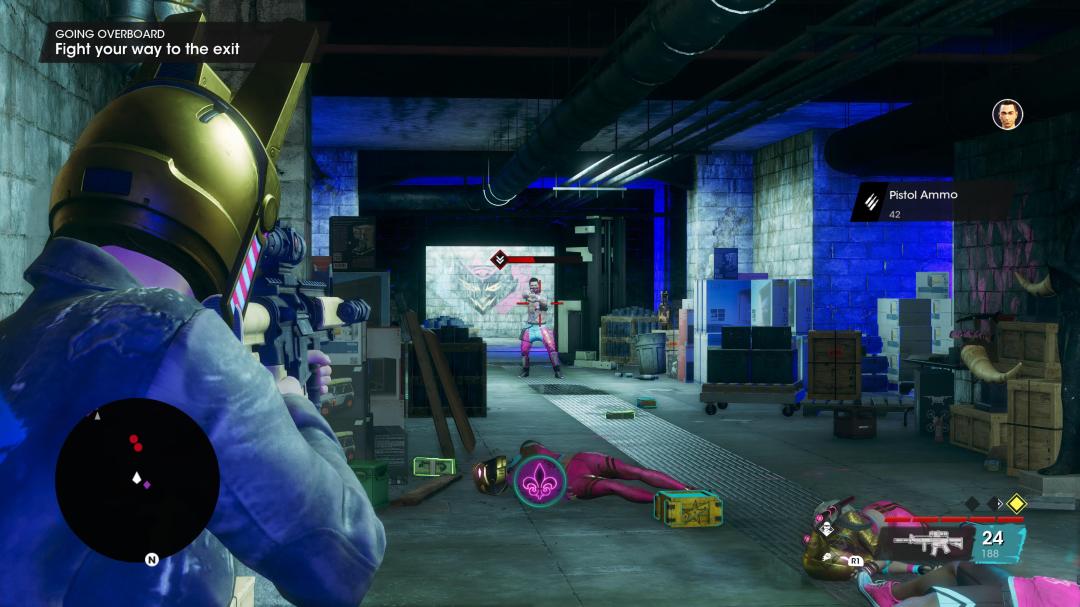The height and width of the screenshot is (607, 1080).
Task: Select the assault rifle weapon icon
Action: [927, 543]
